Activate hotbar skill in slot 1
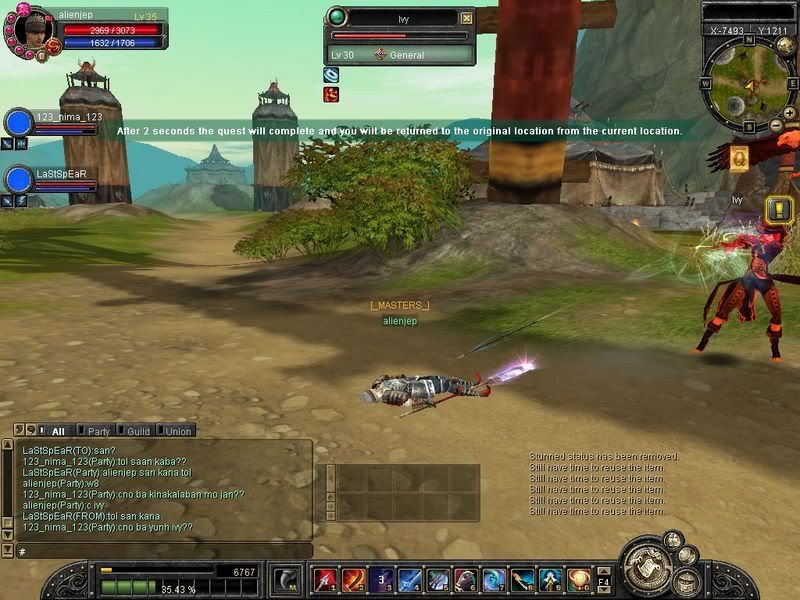The height and width of the screenshot is (600, 800). pos(325,579)
